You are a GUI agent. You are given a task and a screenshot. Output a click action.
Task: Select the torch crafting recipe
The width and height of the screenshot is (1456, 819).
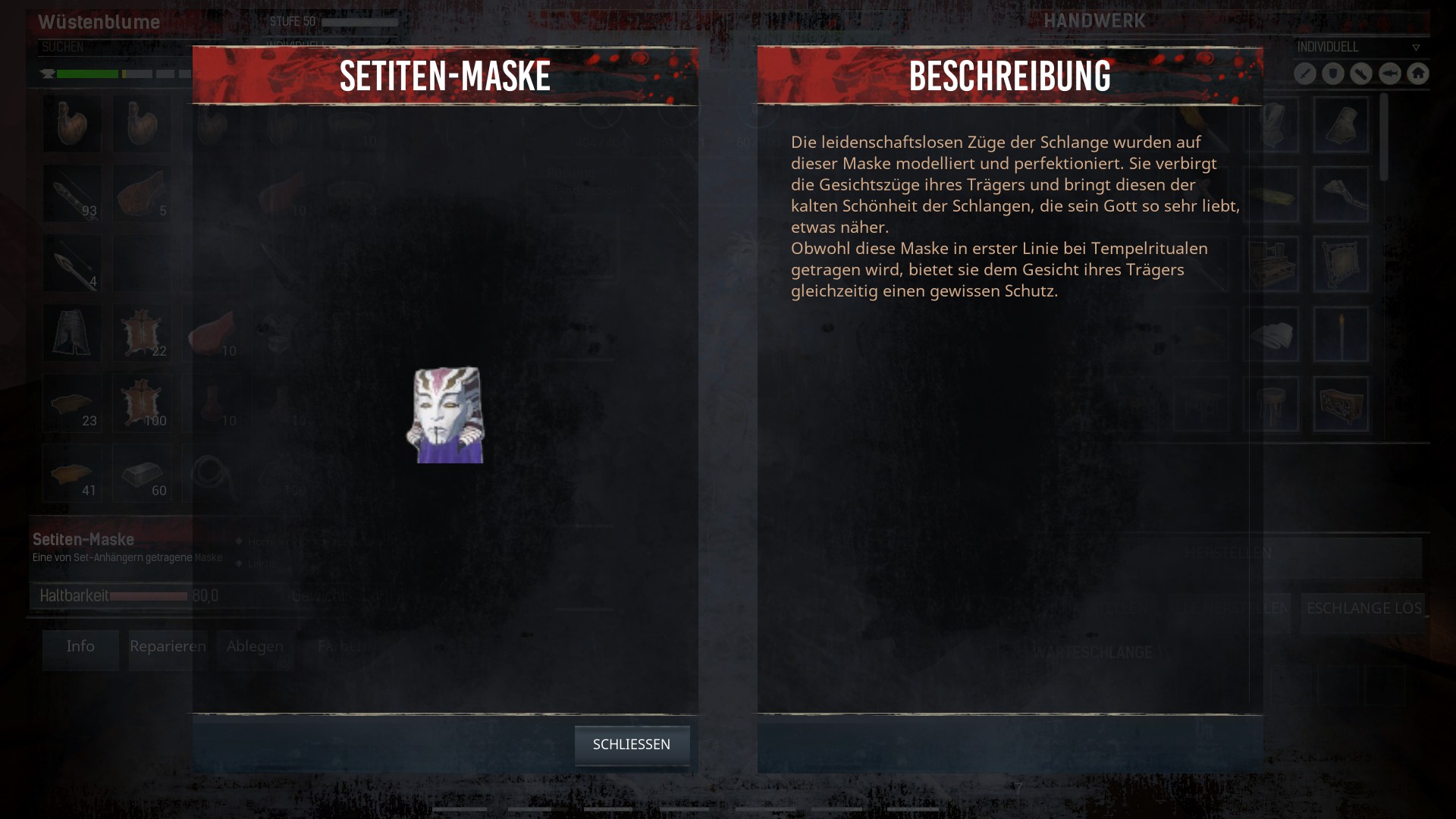click(x=1341, y=334)
